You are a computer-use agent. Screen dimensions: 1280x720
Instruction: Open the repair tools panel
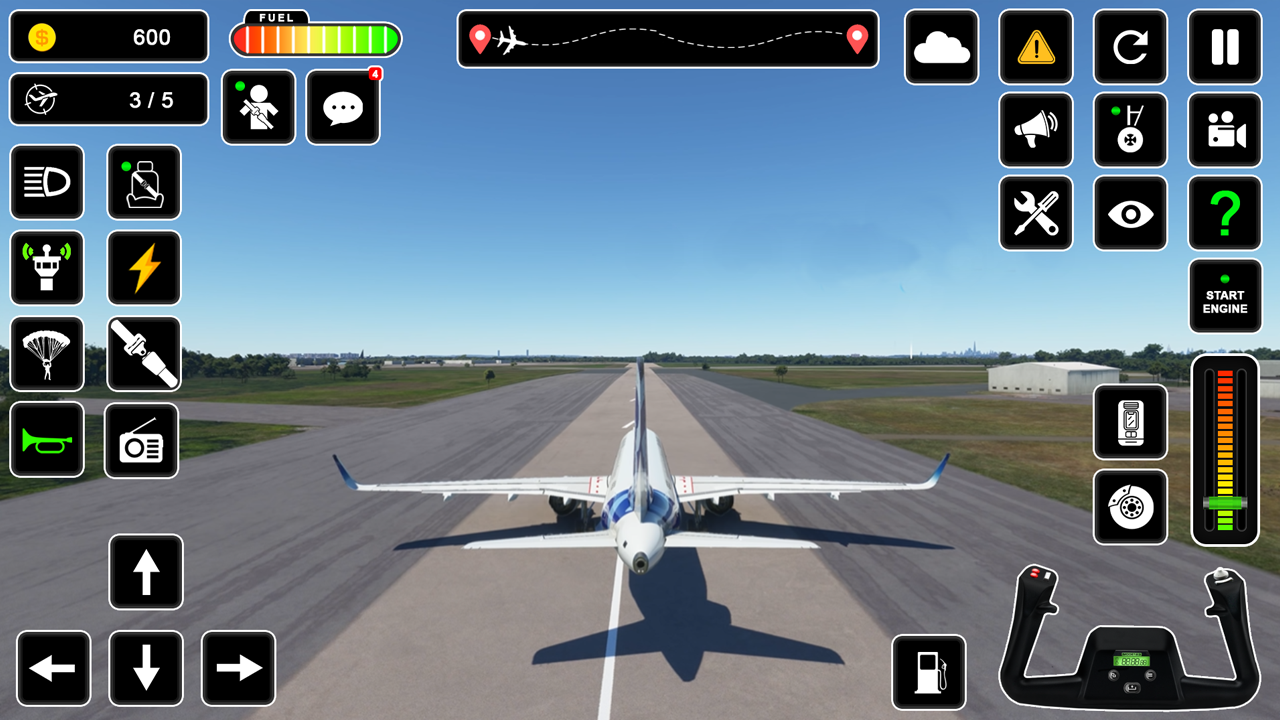tap(1036, 214)
